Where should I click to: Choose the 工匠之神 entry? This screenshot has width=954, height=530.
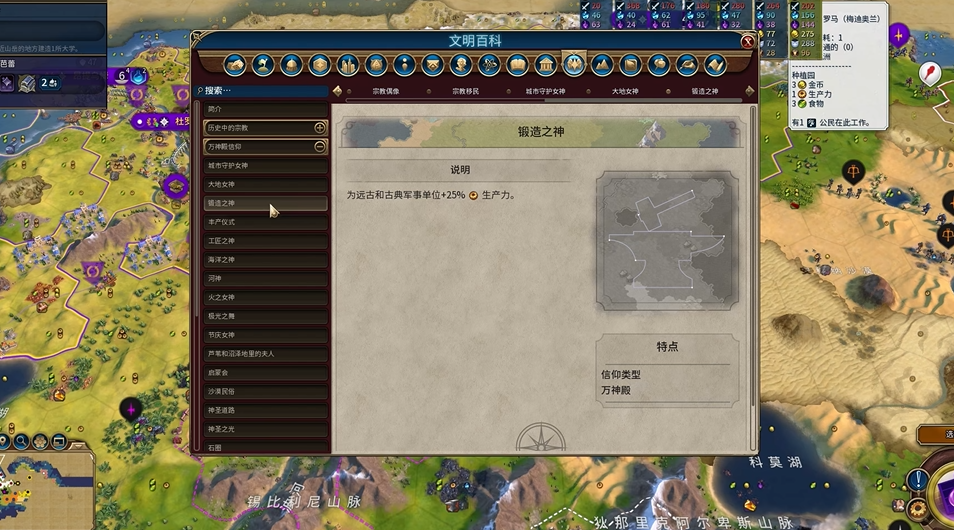265,241
